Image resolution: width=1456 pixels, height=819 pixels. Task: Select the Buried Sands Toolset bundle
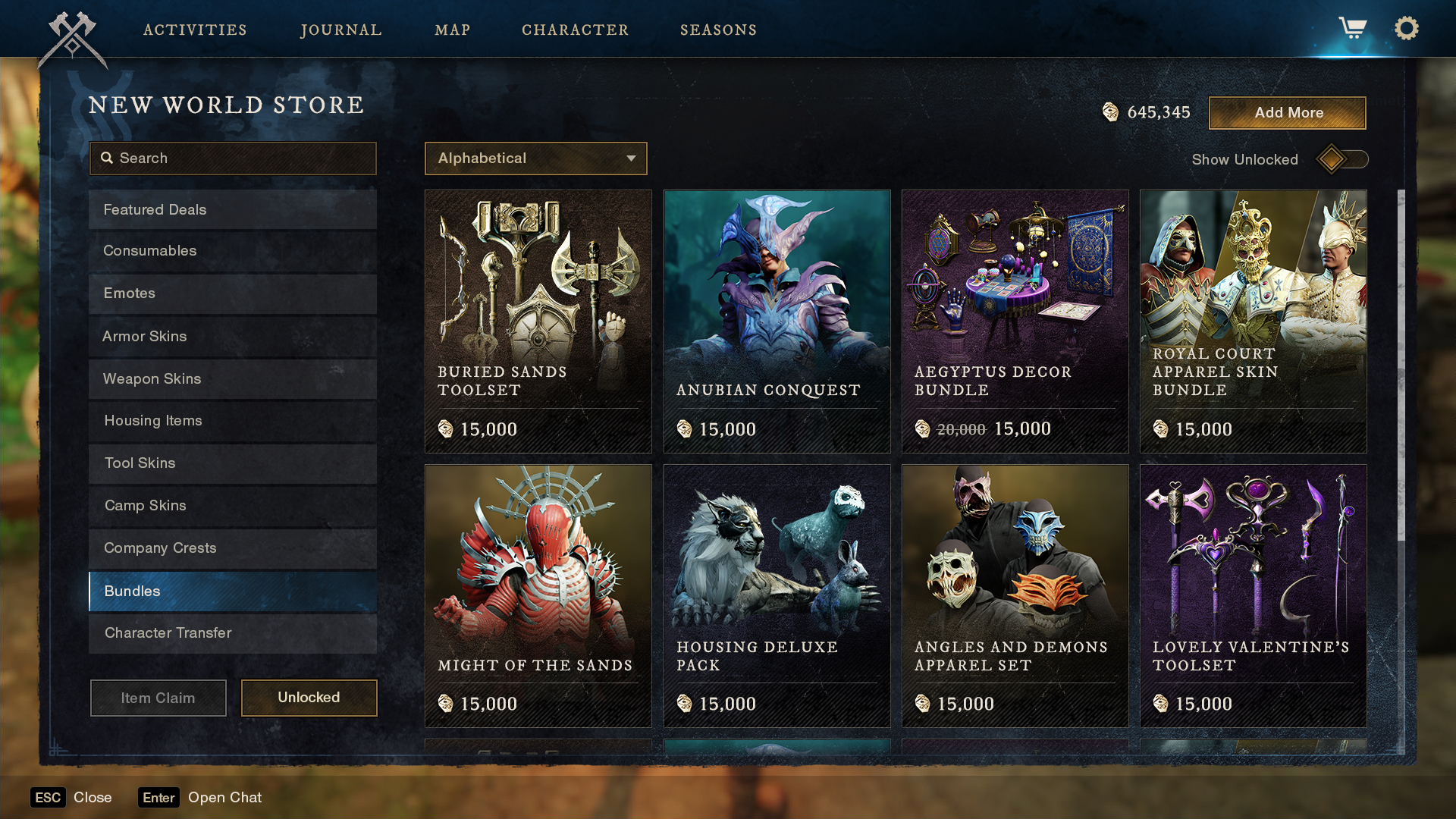538,322
